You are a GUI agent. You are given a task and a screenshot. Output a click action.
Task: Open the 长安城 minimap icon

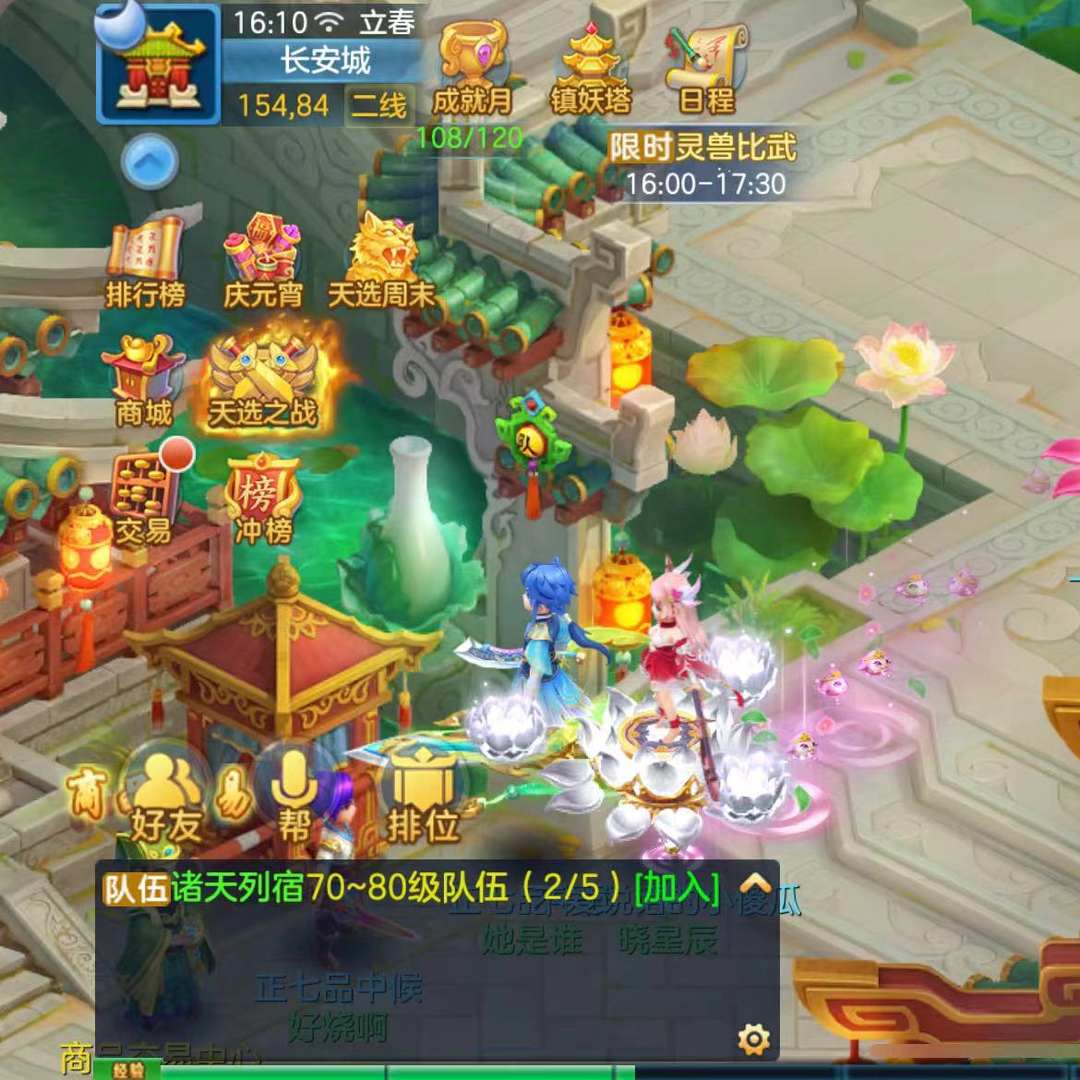[x=157, y=64]
